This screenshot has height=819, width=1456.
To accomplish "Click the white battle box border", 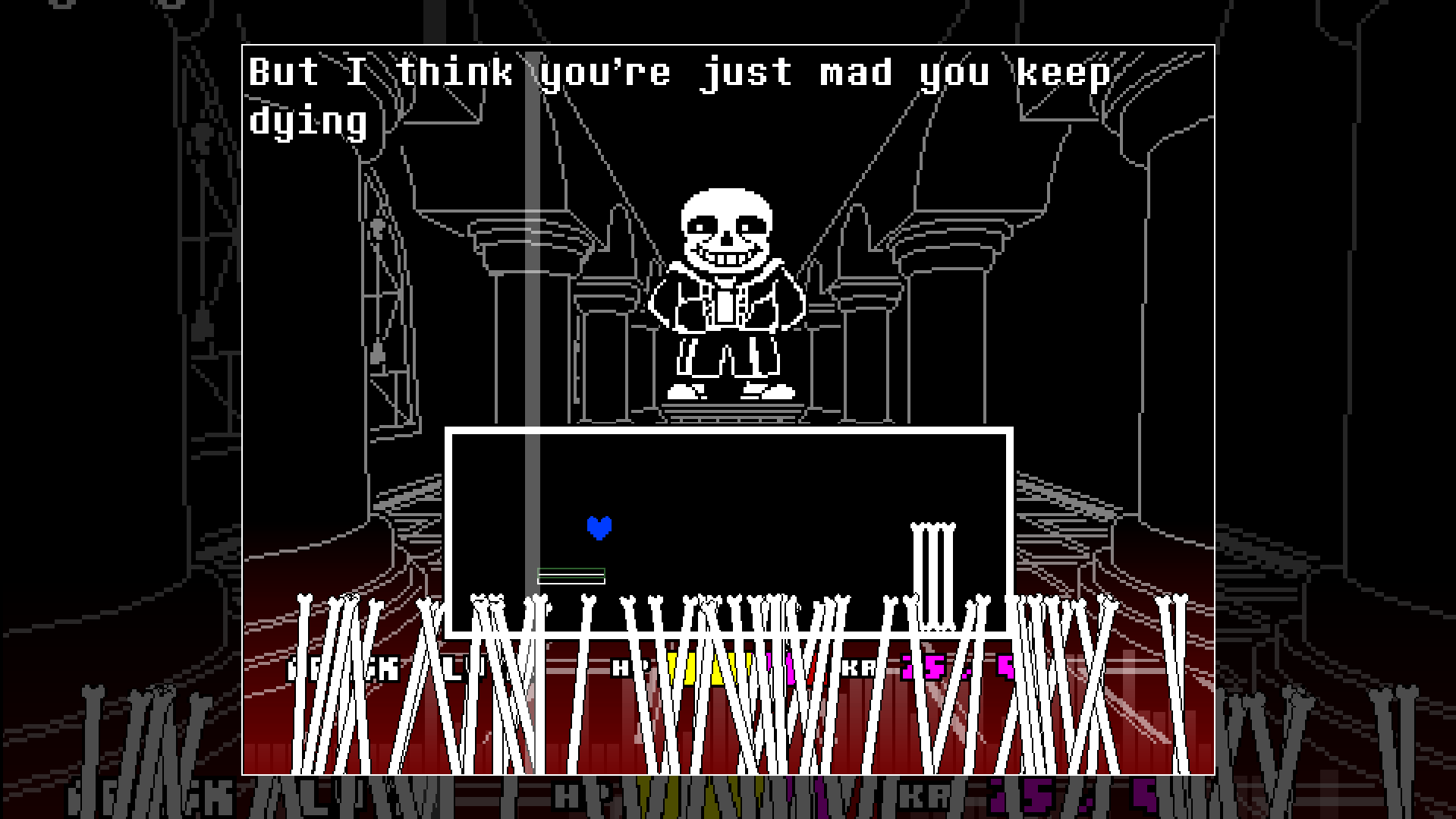I will tap(728, 429).
